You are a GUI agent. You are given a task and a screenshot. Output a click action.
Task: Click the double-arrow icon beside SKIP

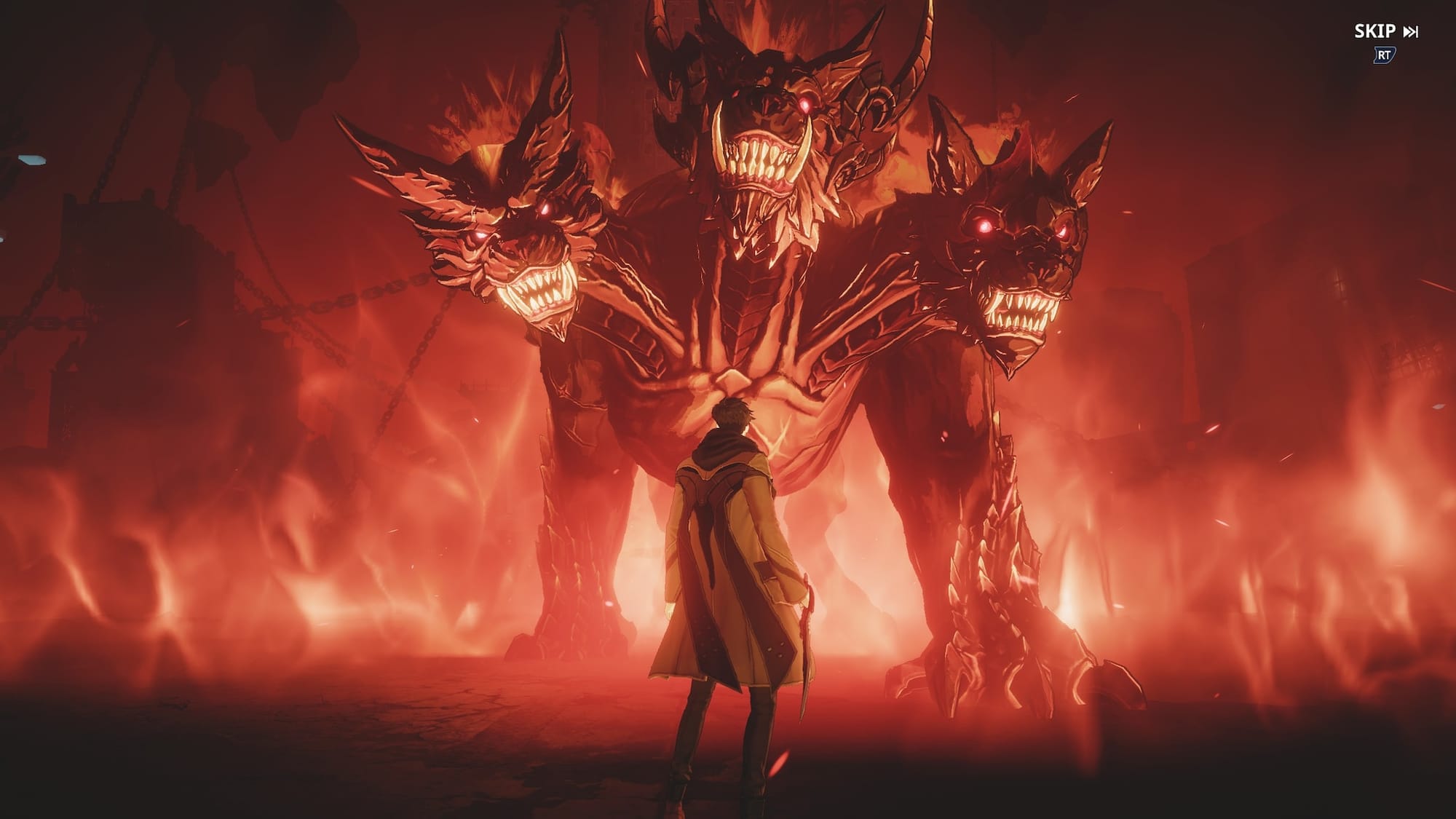click(x=1412, y=31)
